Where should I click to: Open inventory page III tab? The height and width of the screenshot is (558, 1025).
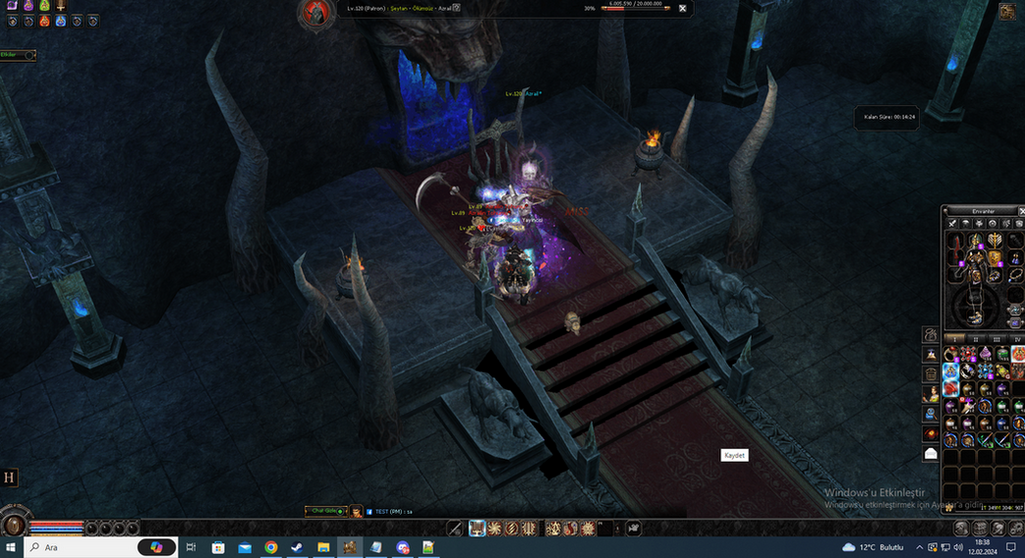pos(999,339)
